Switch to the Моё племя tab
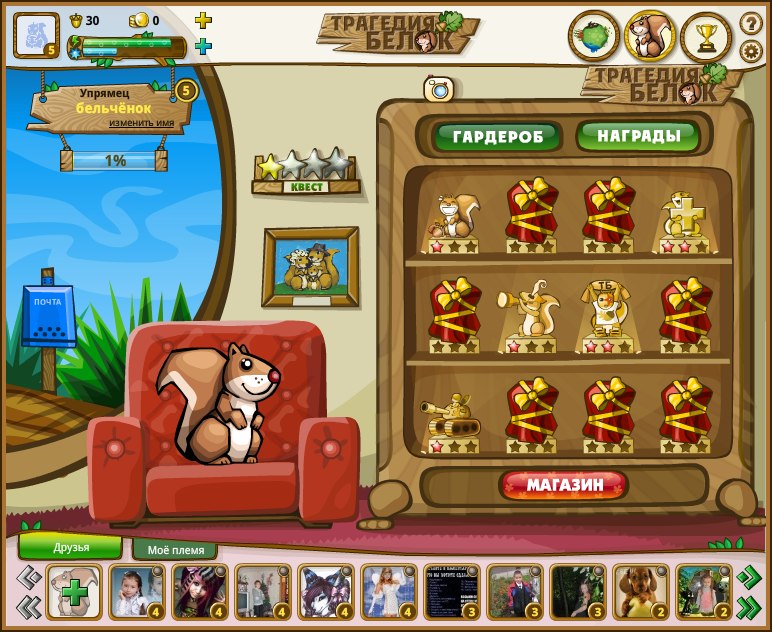 coord(182,550)
